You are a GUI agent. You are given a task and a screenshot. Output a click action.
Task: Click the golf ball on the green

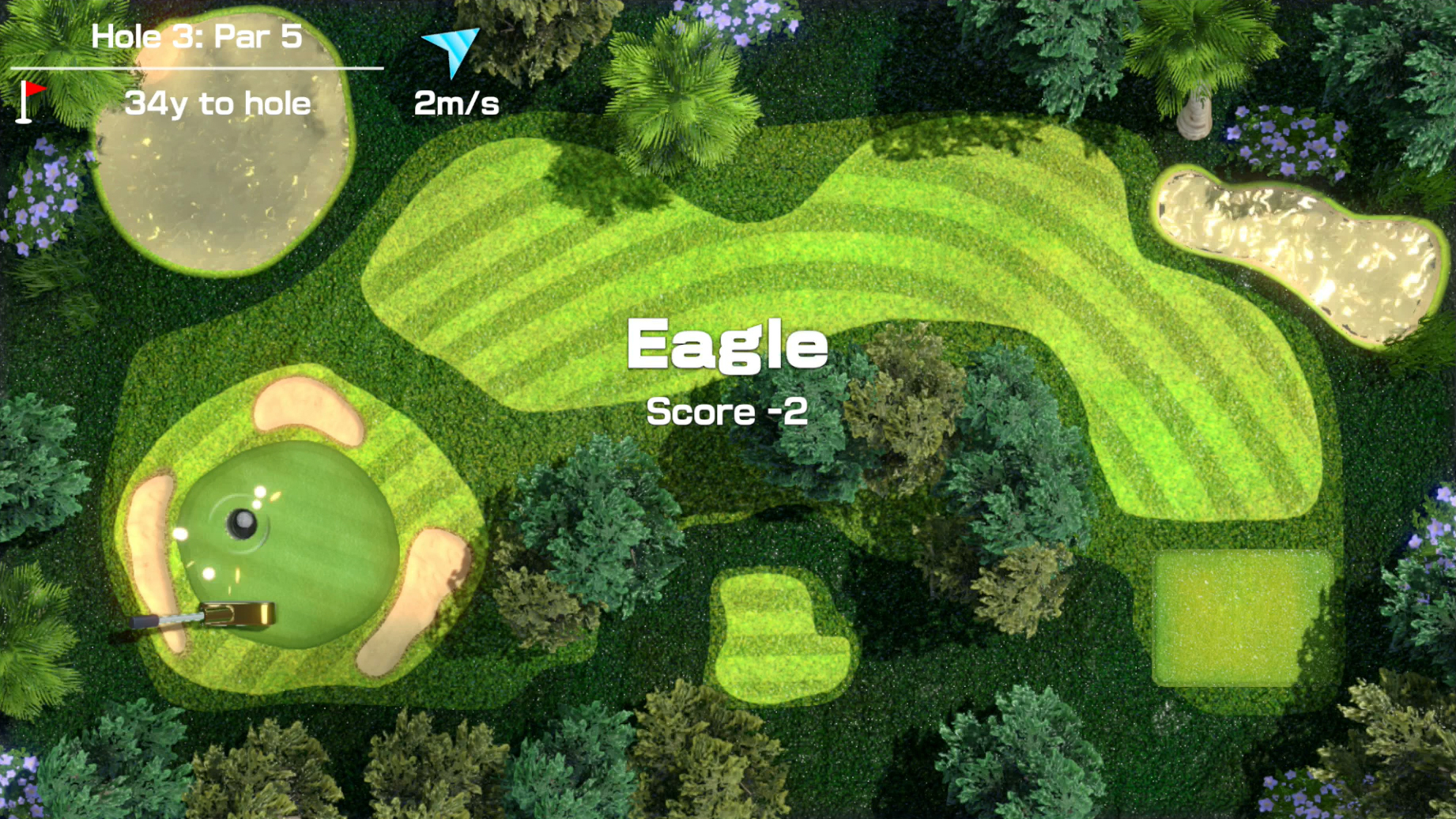pos(241,519)
